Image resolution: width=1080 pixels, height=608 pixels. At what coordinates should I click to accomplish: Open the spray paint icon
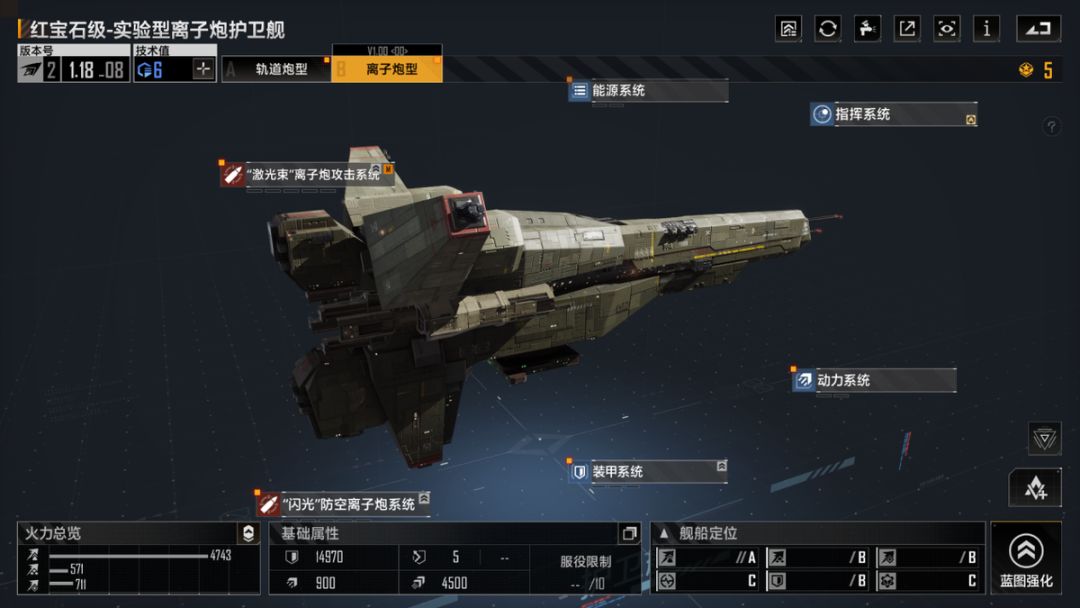(x=868, y=29)
